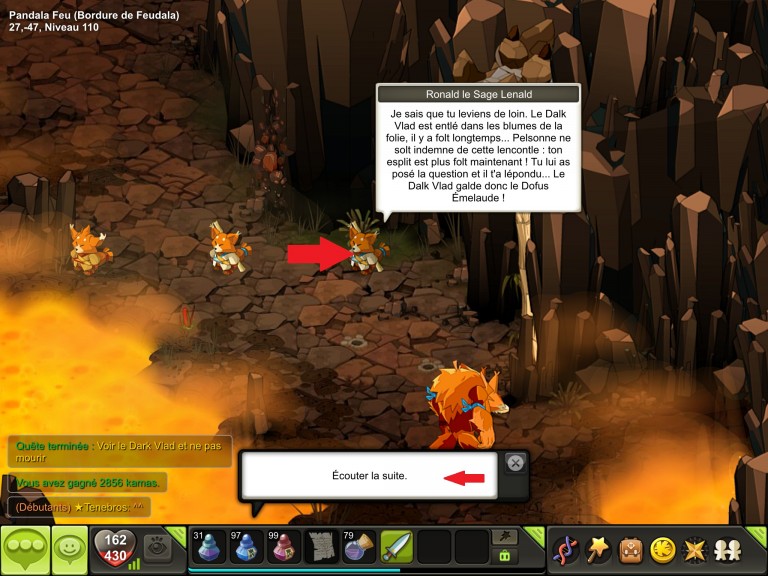Click the eye icon beside the heart

point(156,547)
